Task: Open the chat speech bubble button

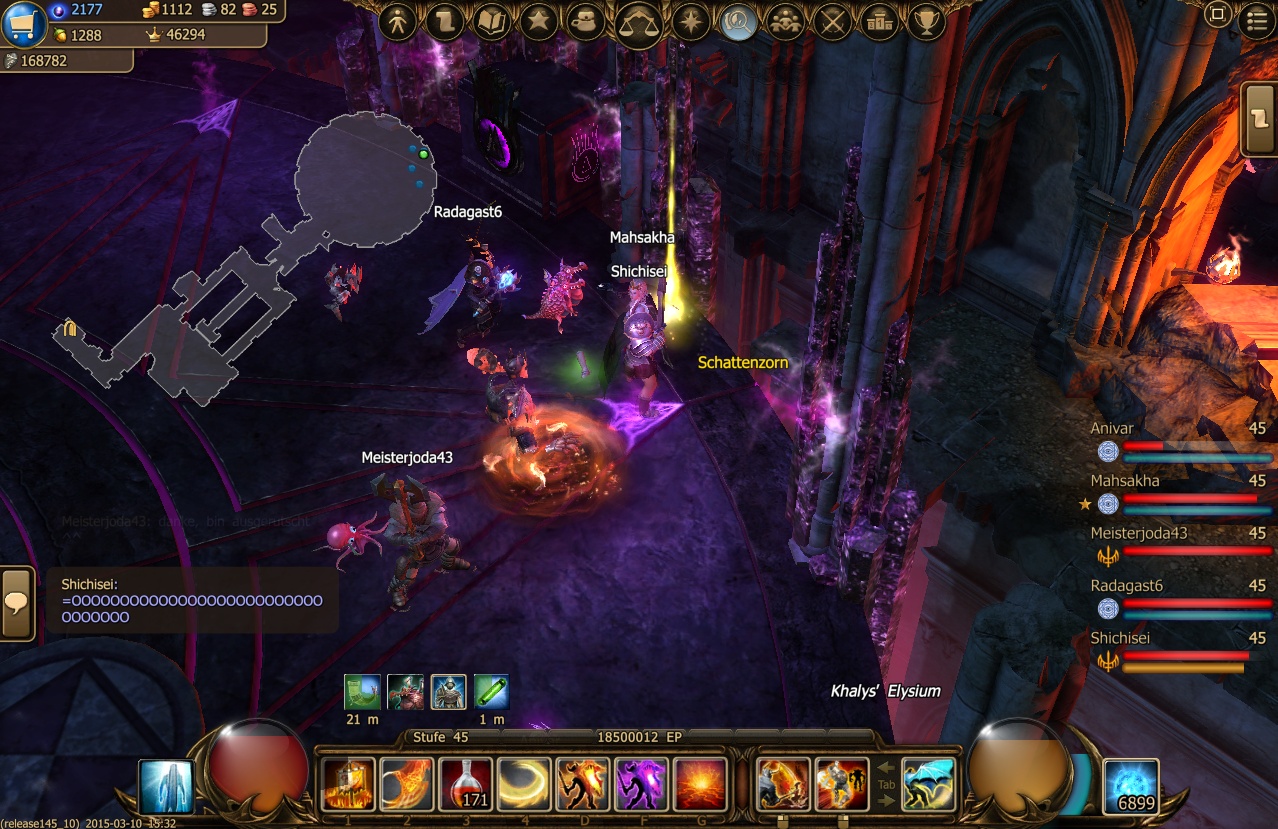Action: point(17,603)
